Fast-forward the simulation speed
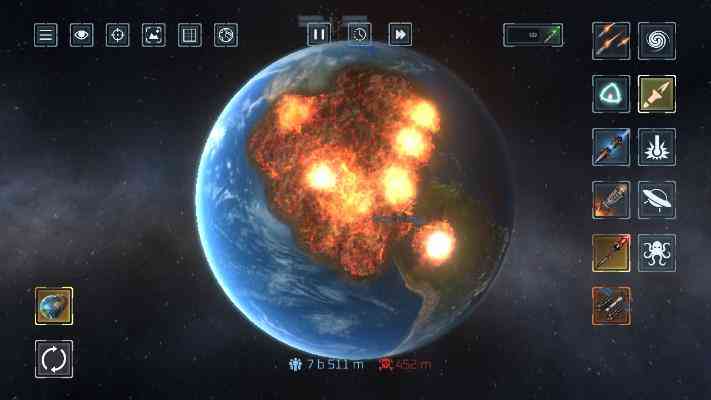 pyautogui.click(x=400, y=34)
